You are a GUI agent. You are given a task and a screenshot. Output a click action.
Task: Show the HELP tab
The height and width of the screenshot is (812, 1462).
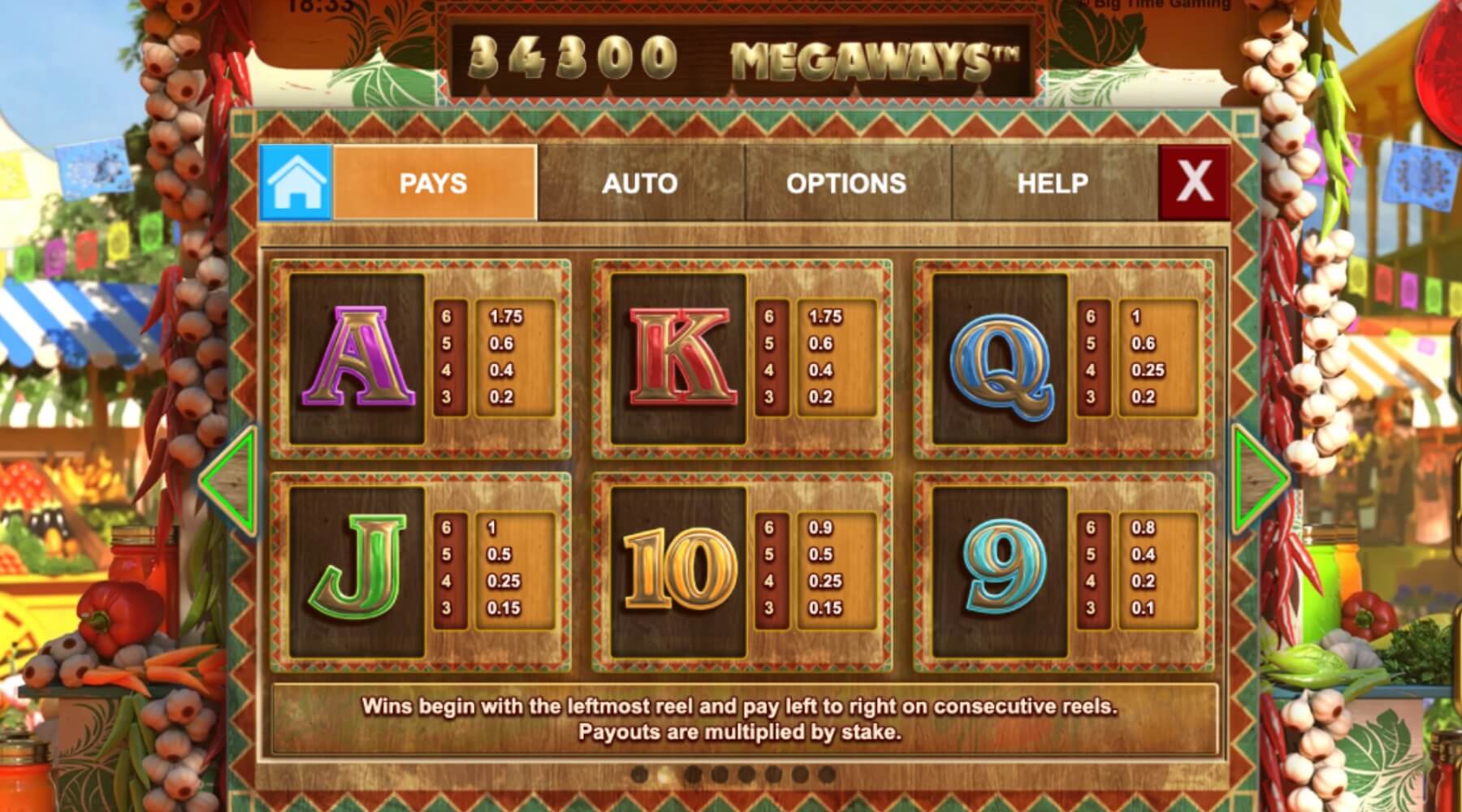[x=1053, y=183]
